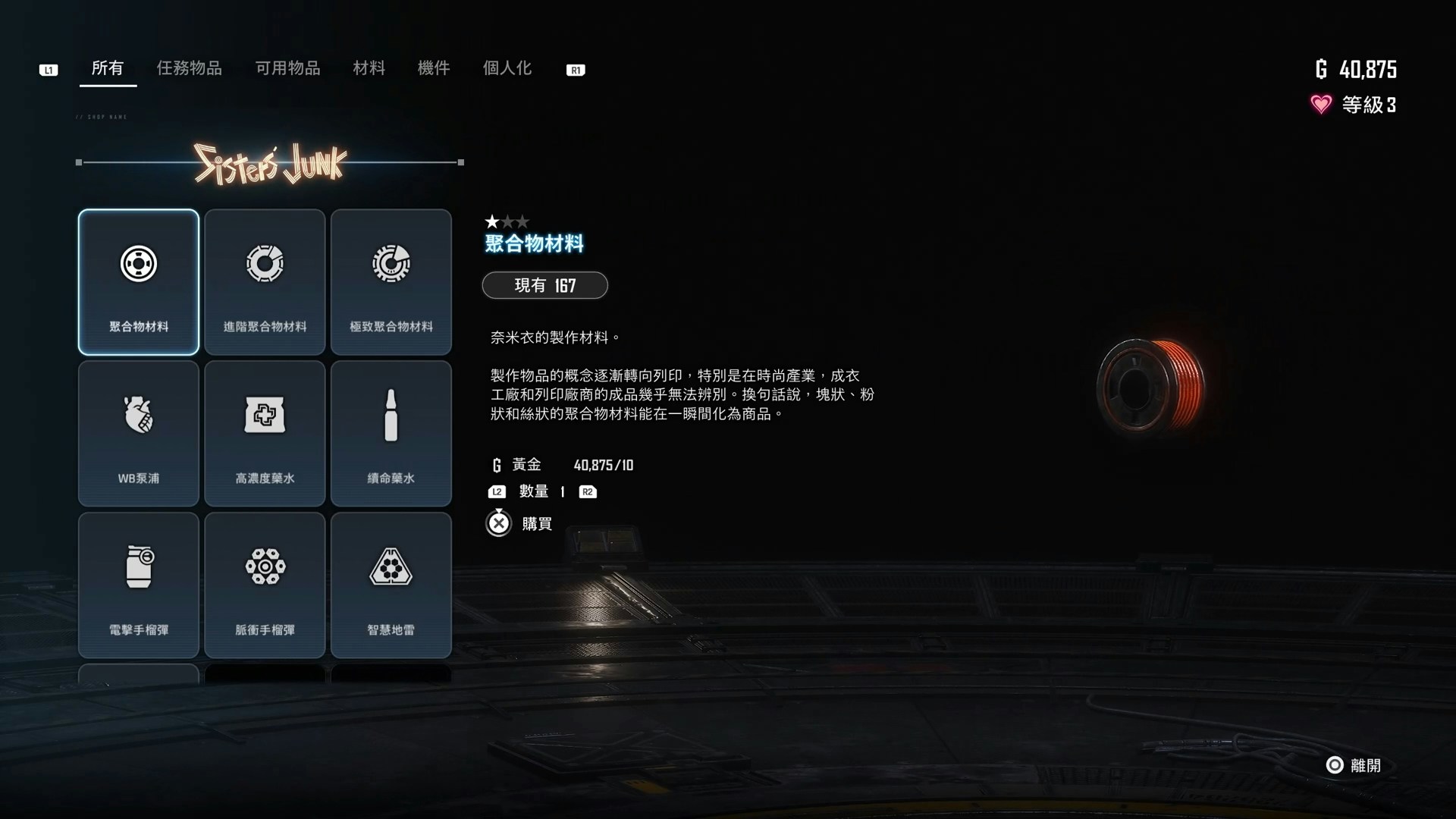The width and height of the screenshot is (1456, 819).
Task: Switch to the 材料 tab
Action: click(369, 68)
